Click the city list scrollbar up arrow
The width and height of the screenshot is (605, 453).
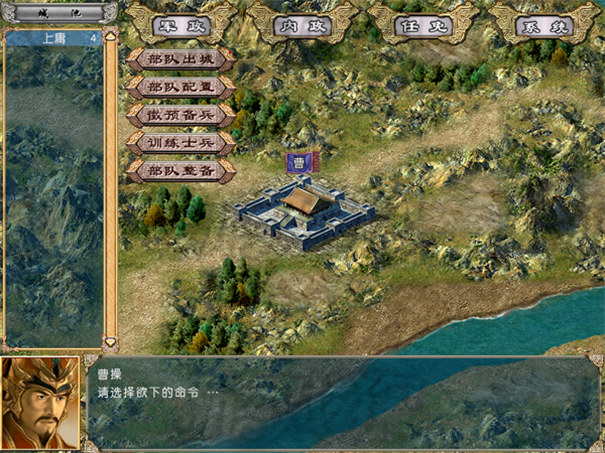pos(111,36)
